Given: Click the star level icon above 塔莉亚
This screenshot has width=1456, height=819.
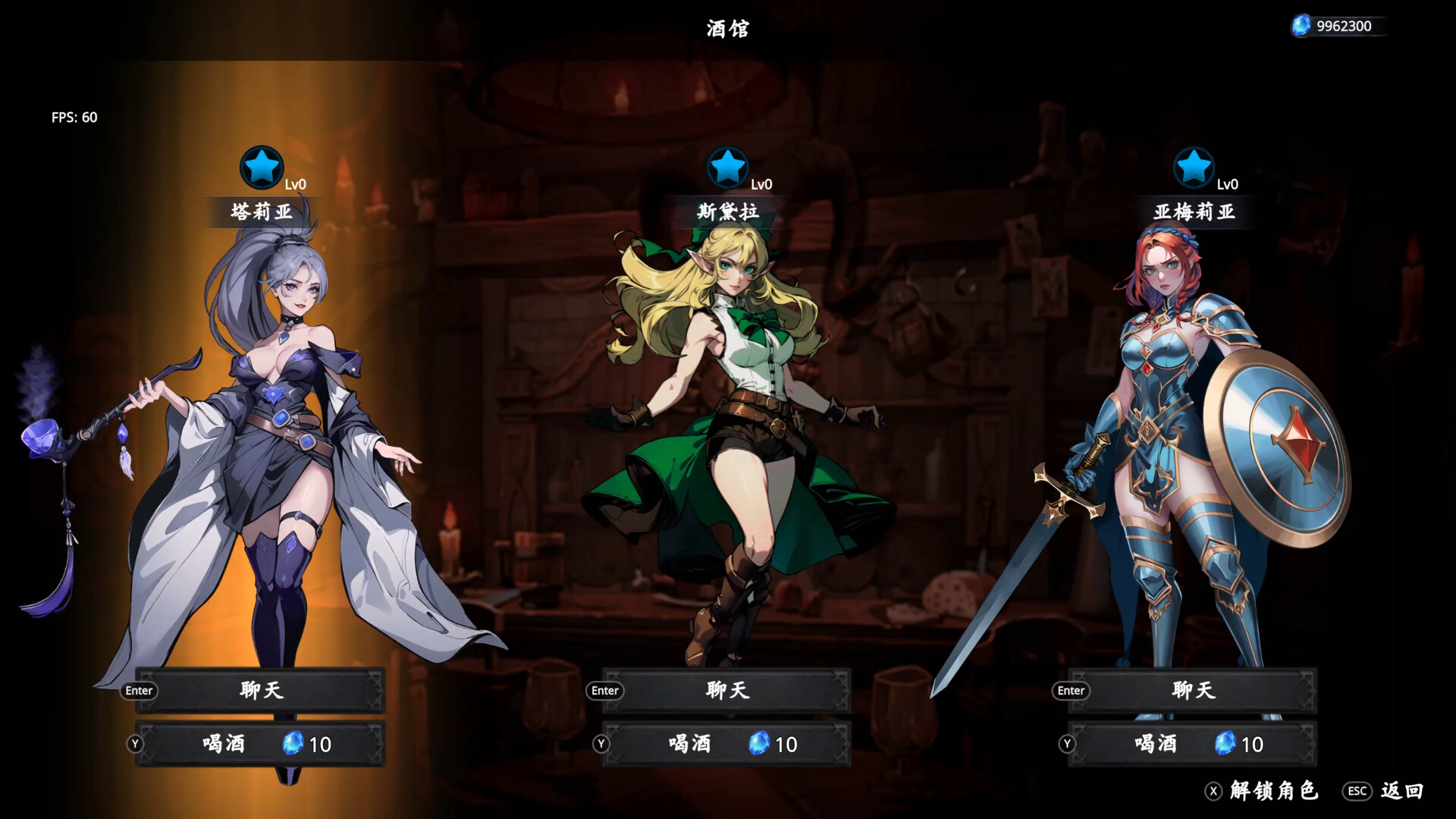Looking at the screenshot, I should click(x=262, y=168).
